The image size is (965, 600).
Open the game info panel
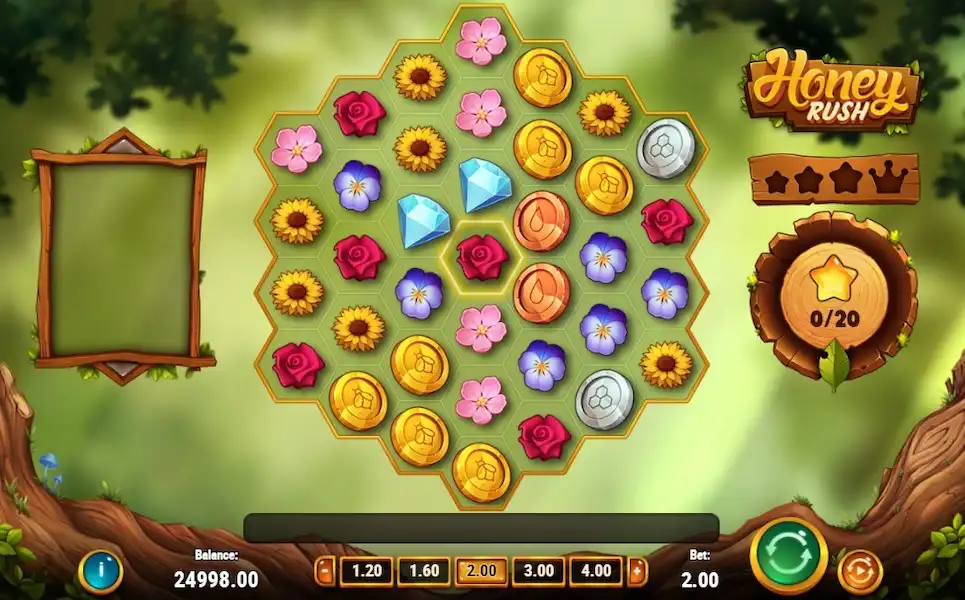(x=100, y=572)
